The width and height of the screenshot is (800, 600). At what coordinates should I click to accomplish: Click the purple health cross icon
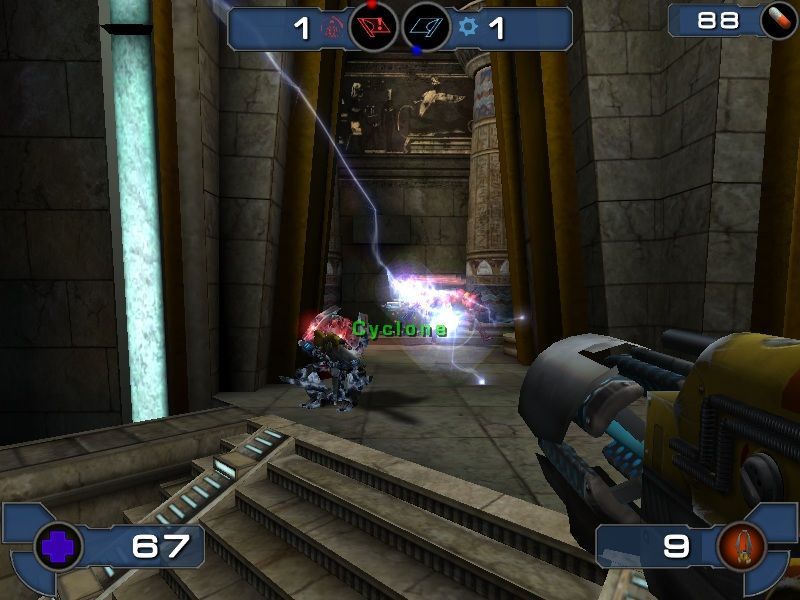[x=58, y=547]
